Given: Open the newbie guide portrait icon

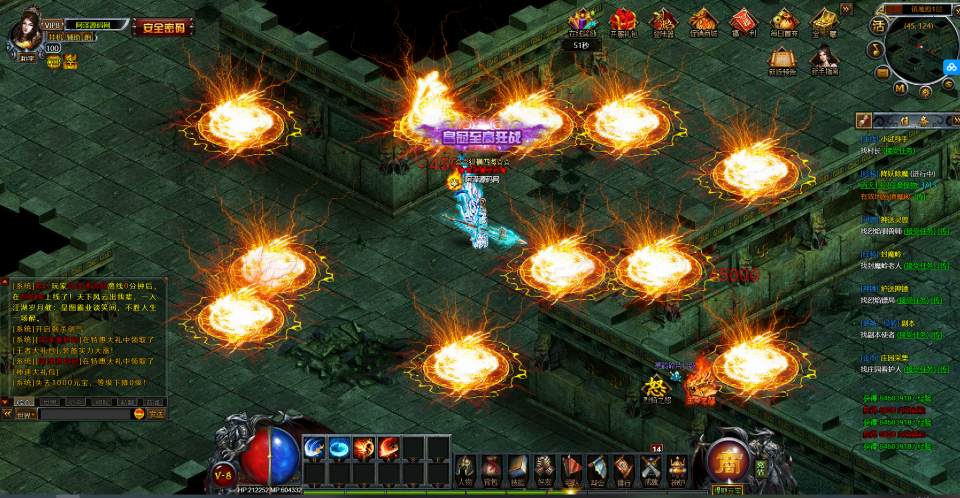Looking at the screenshot, I should (824, 59).
